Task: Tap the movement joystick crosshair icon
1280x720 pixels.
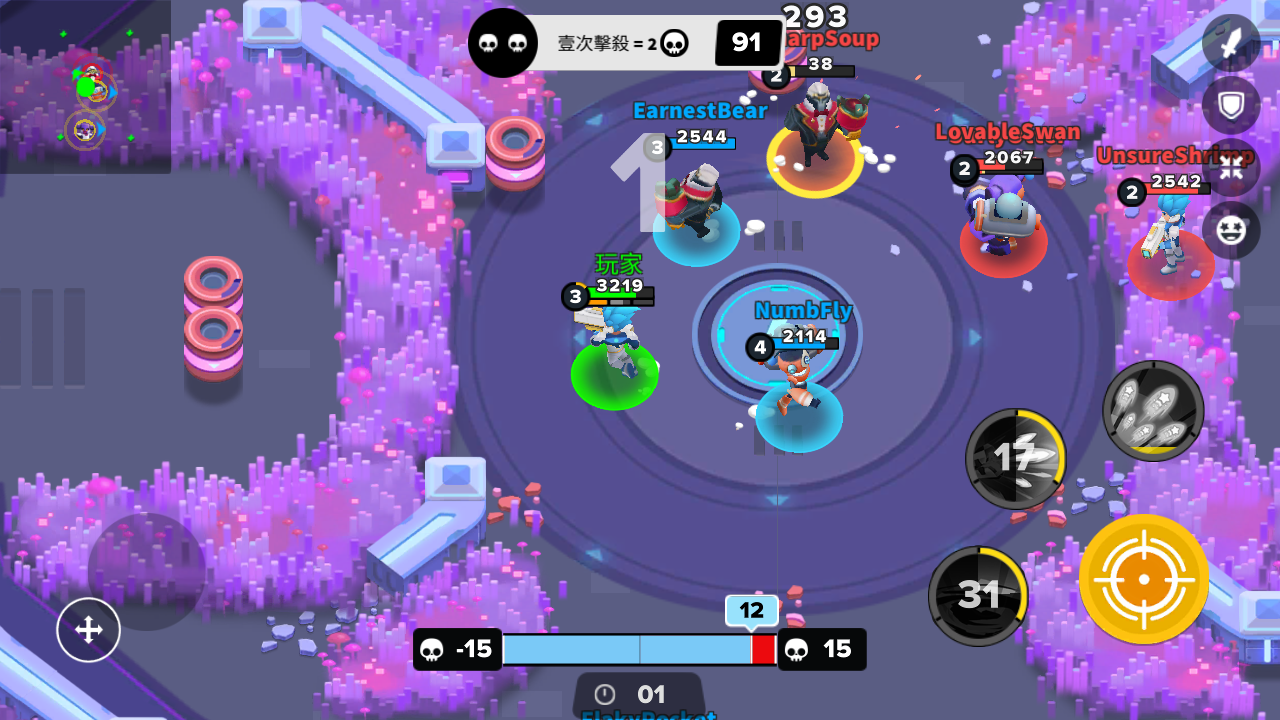Action: tap(88, 630)
